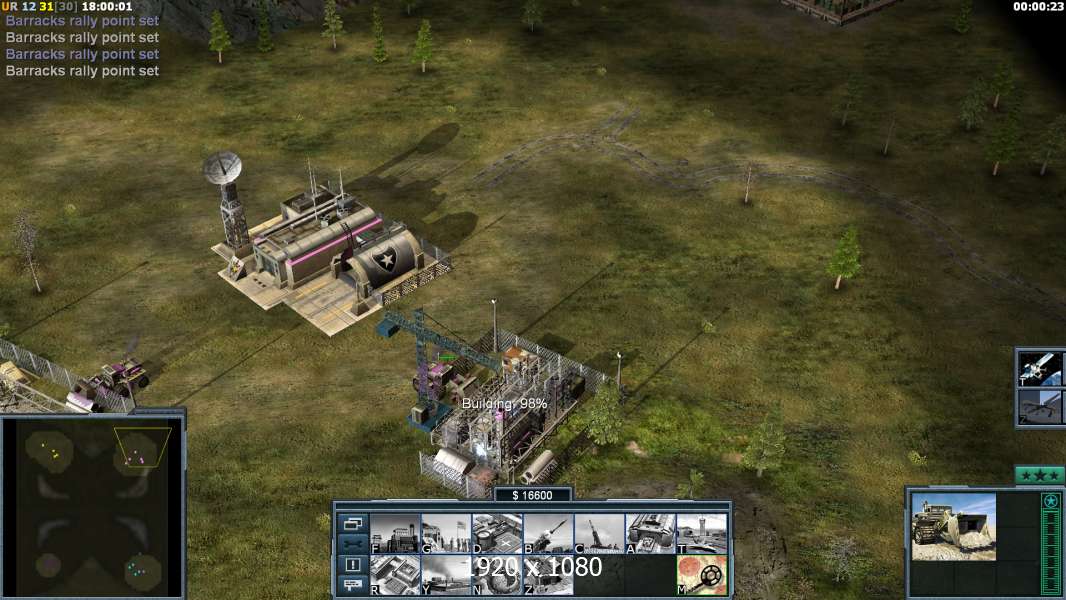Screen dimensions: 1066x600
Task: Select the missile defense build icon labeled B
Action: pyautogui.click(x=548, y=533)
